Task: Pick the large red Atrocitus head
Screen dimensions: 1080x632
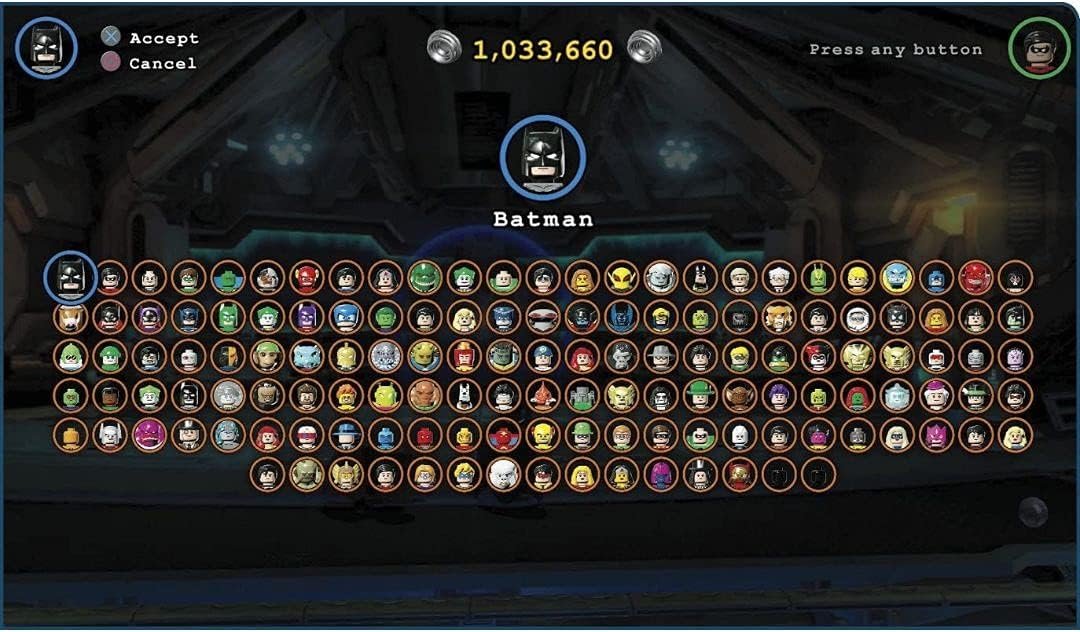Action: tap(975, 277)
